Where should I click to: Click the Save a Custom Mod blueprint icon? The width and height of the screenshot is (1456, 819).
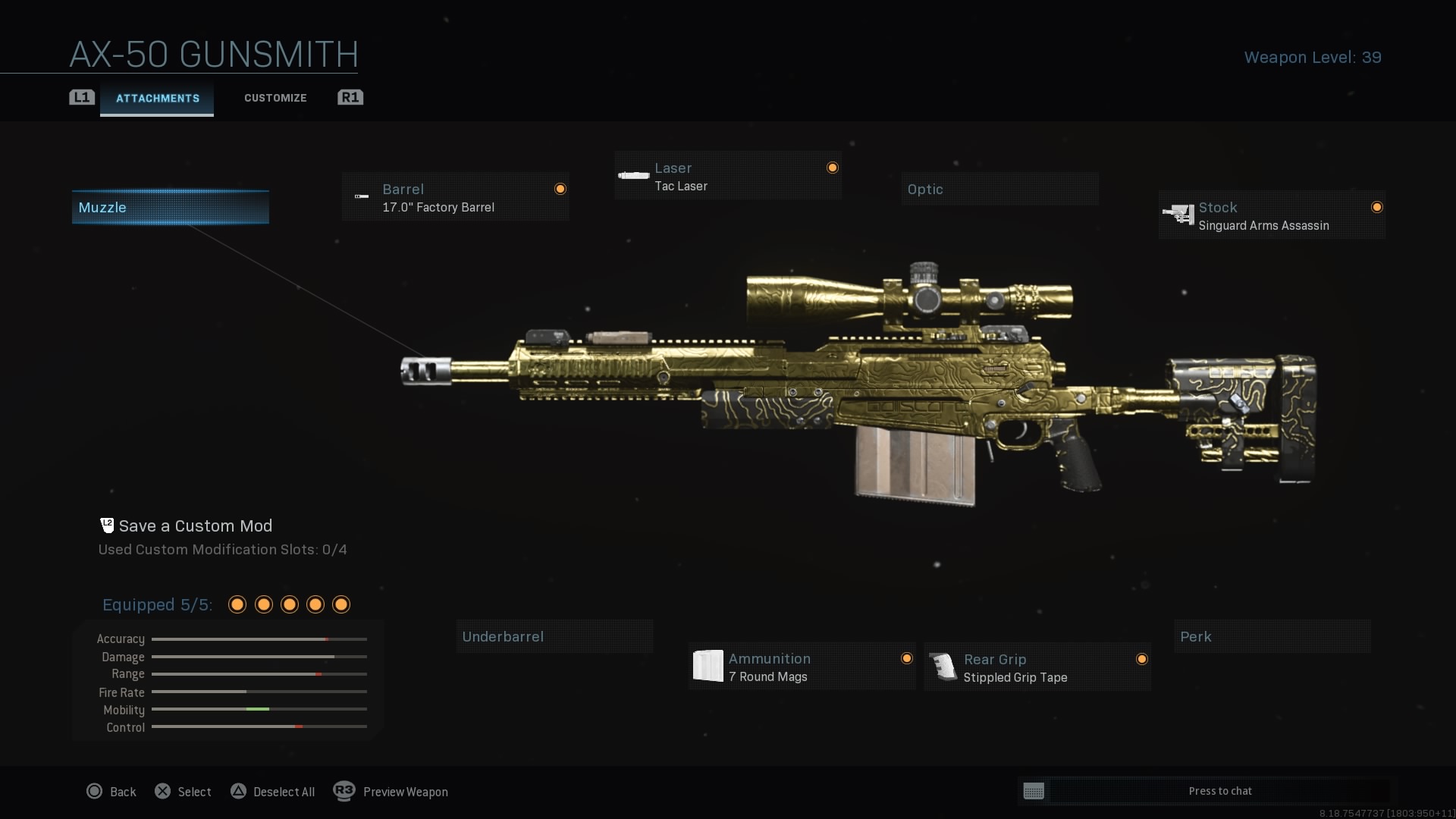tap(106, 525)
